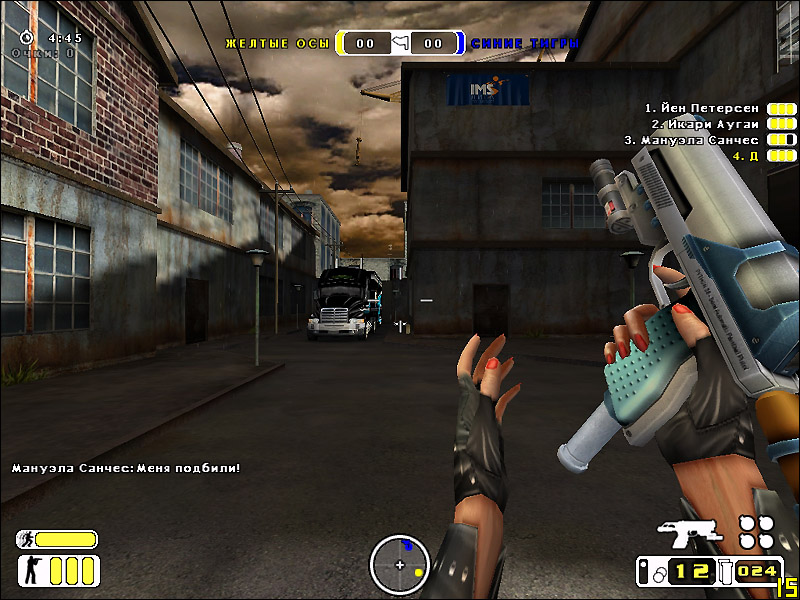
Task: Click the running figure stamina icon
Action: pyautogui.click(x=26, y=540)
